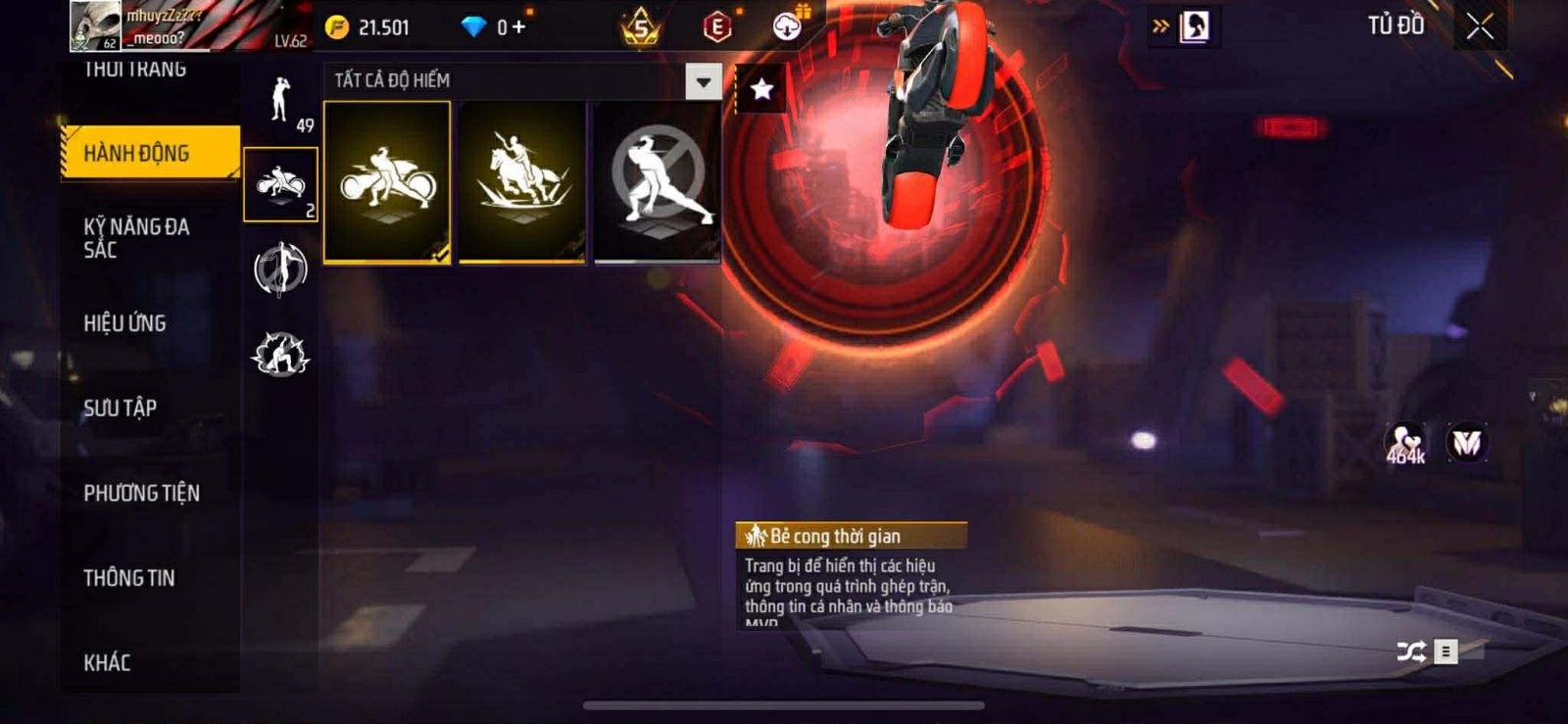Choose the horse riding emote tile
The image size is (1568, 724).
[x=522, y=182]
